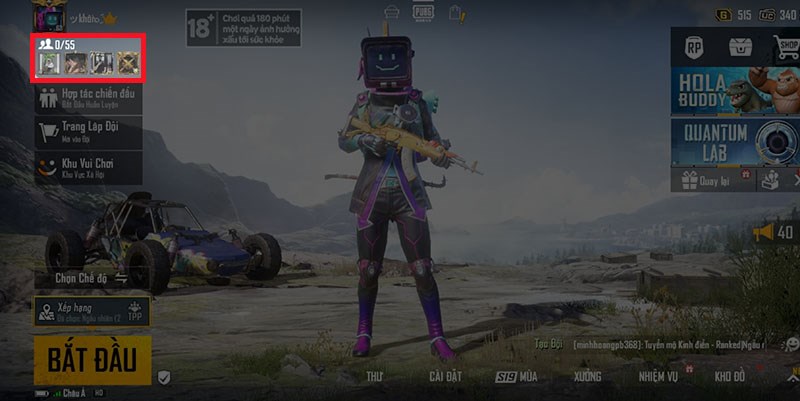Open CÀI ĐẶT settings
The width and height of the screenshot is (800, 401).
(445, 377)
